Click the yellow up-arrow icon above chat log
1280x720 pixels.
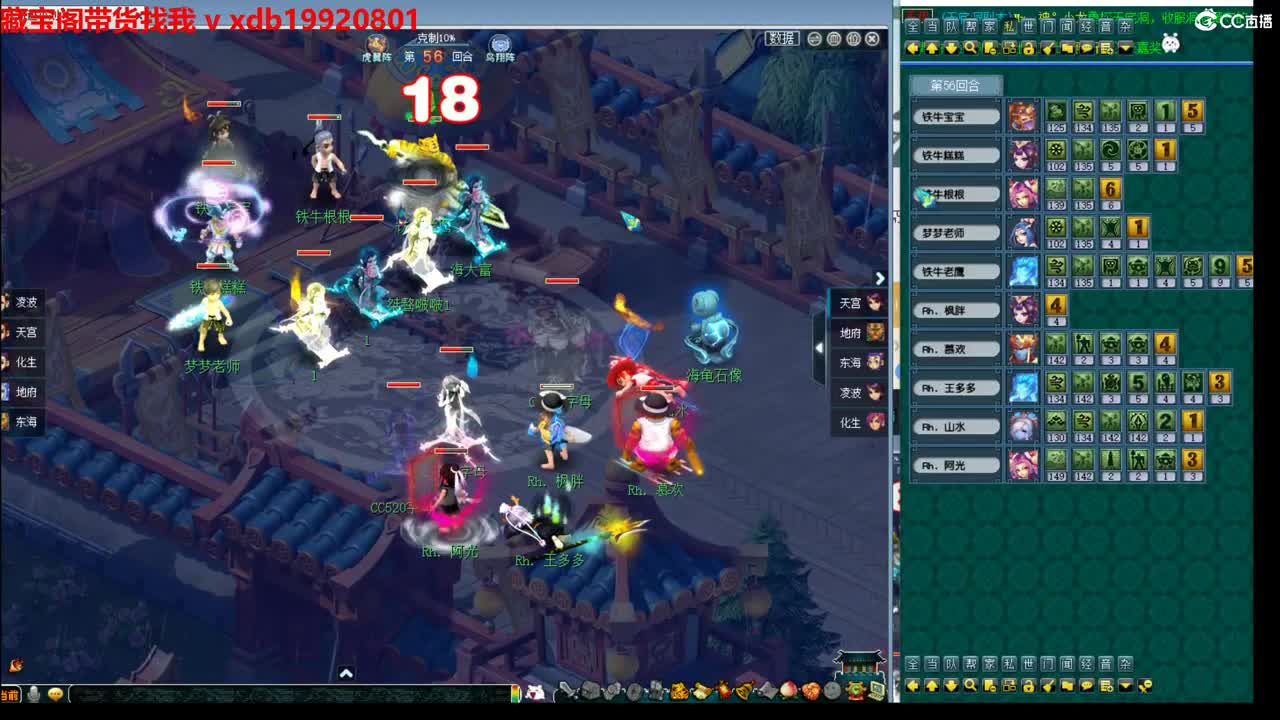(x=932, y=46)
